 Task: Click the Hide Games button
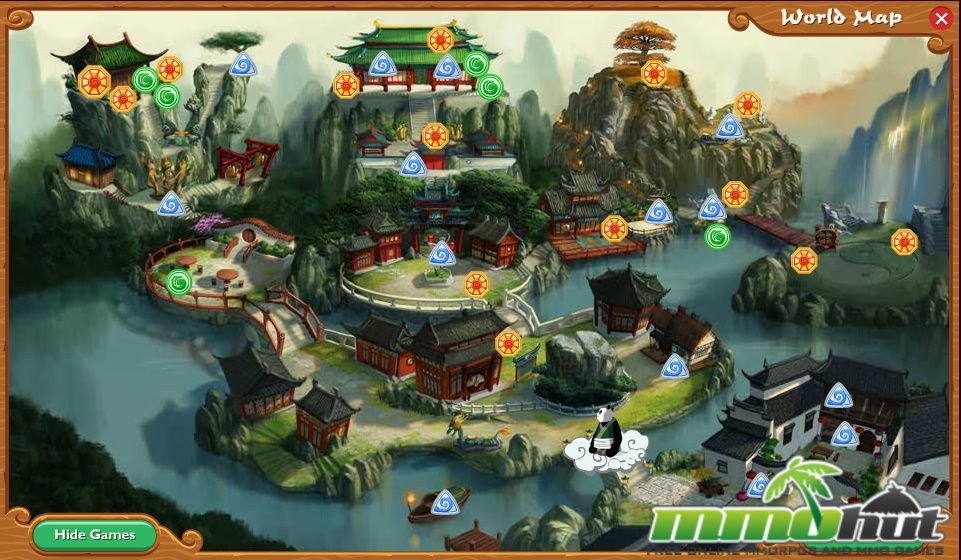(x=95, y=535)
